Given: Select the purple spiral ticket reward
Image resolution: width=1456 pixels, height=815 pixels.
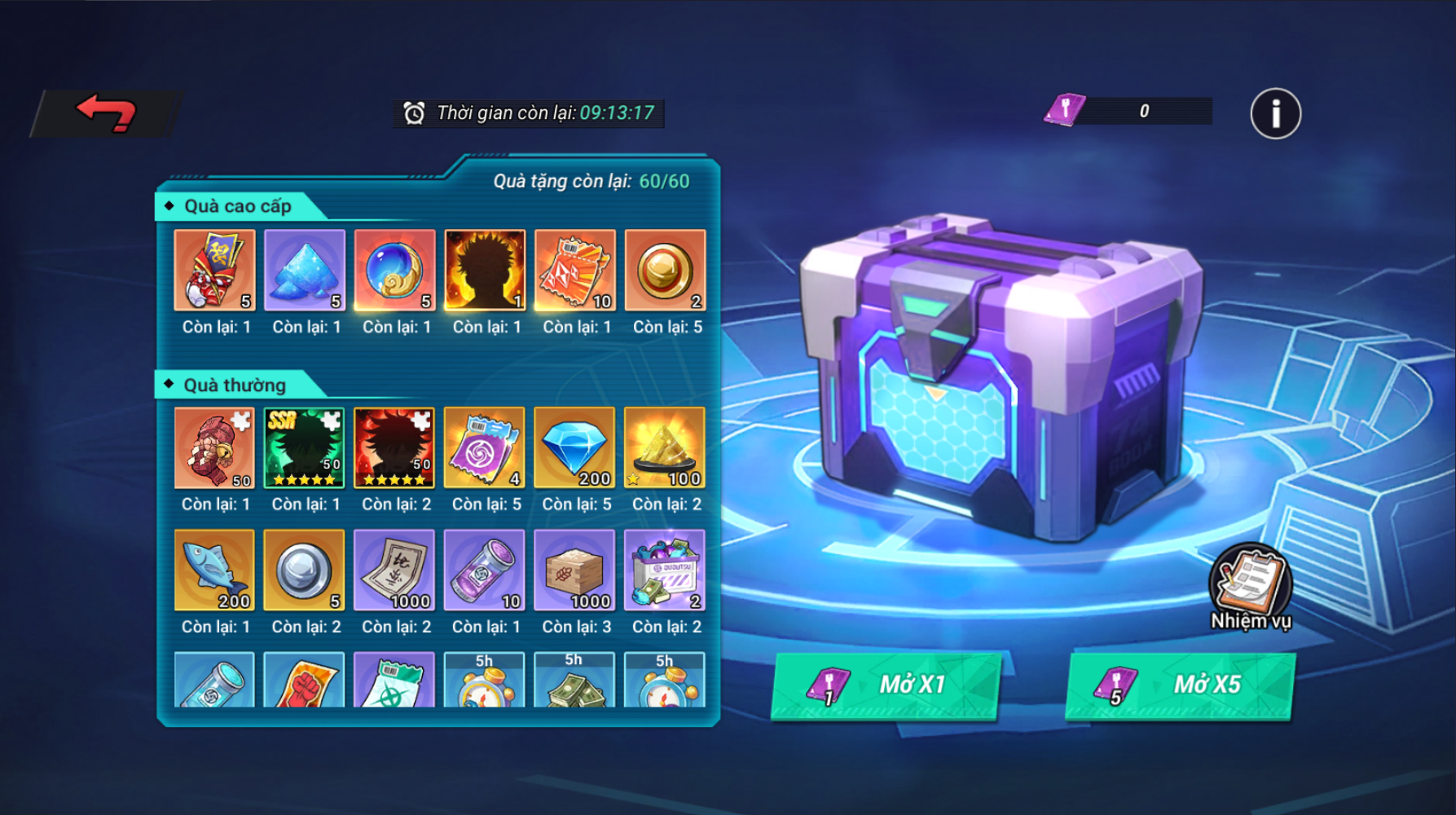Looking at the screenshot, I should [485, 448].
